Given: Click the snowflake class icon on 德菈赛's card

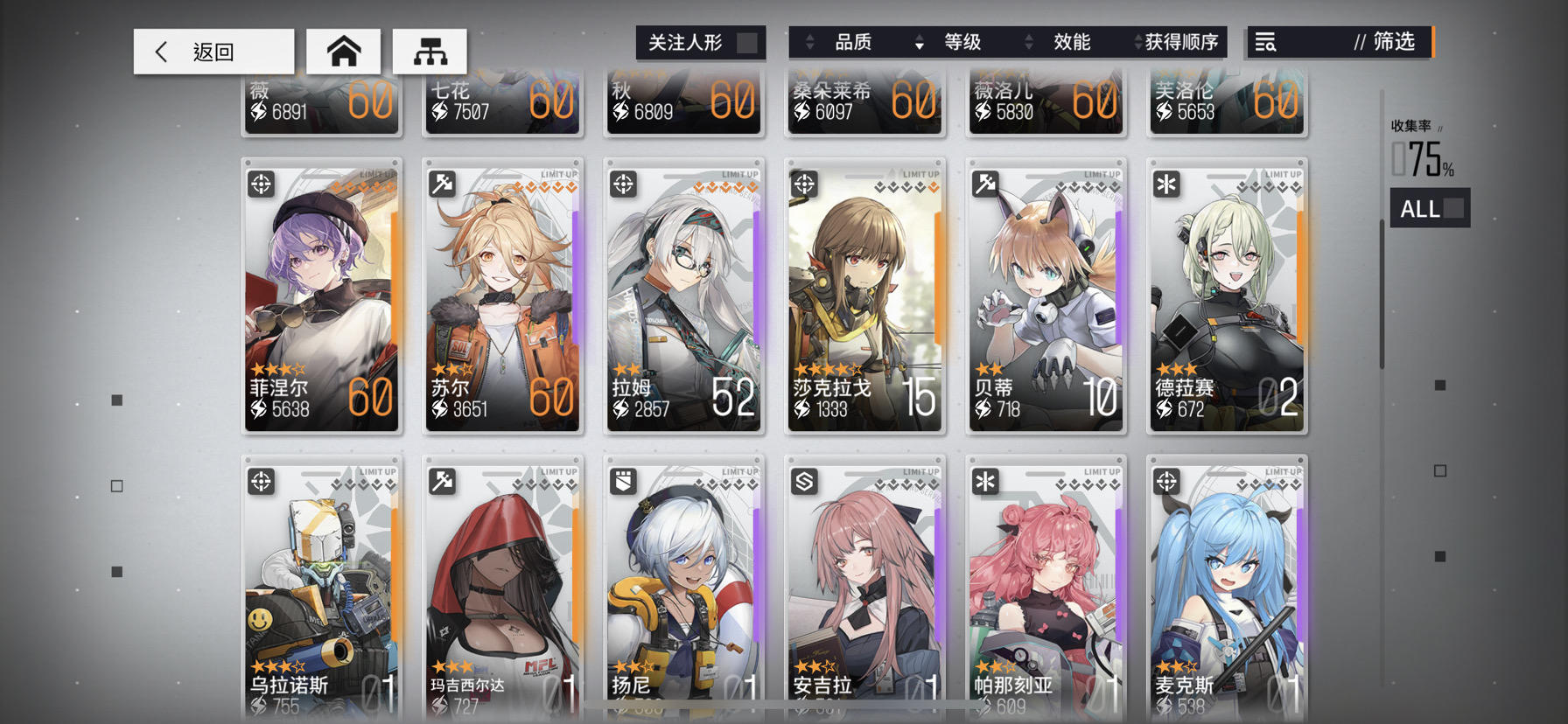Looking at the screenshot, I should tap(1165, 184).
